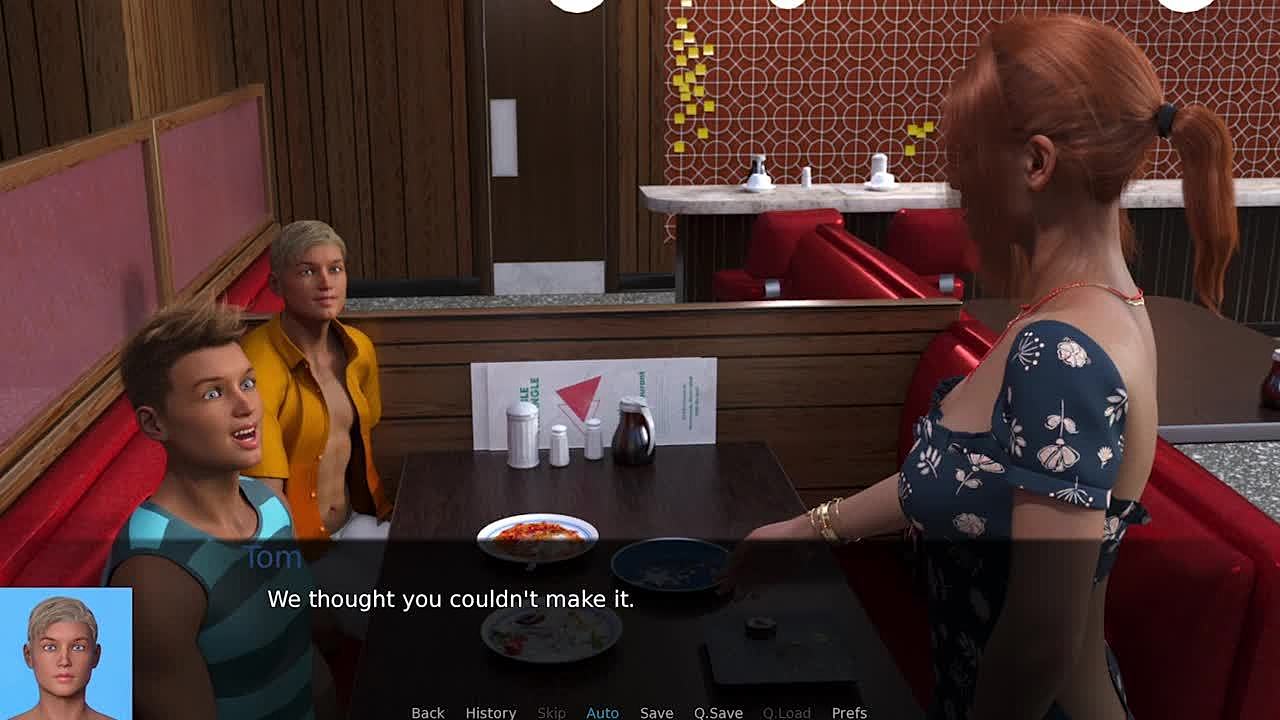Viewport: 1280px width, 720px height.
Task: Click the greyed-out Skip button
Action: [551, 712]
